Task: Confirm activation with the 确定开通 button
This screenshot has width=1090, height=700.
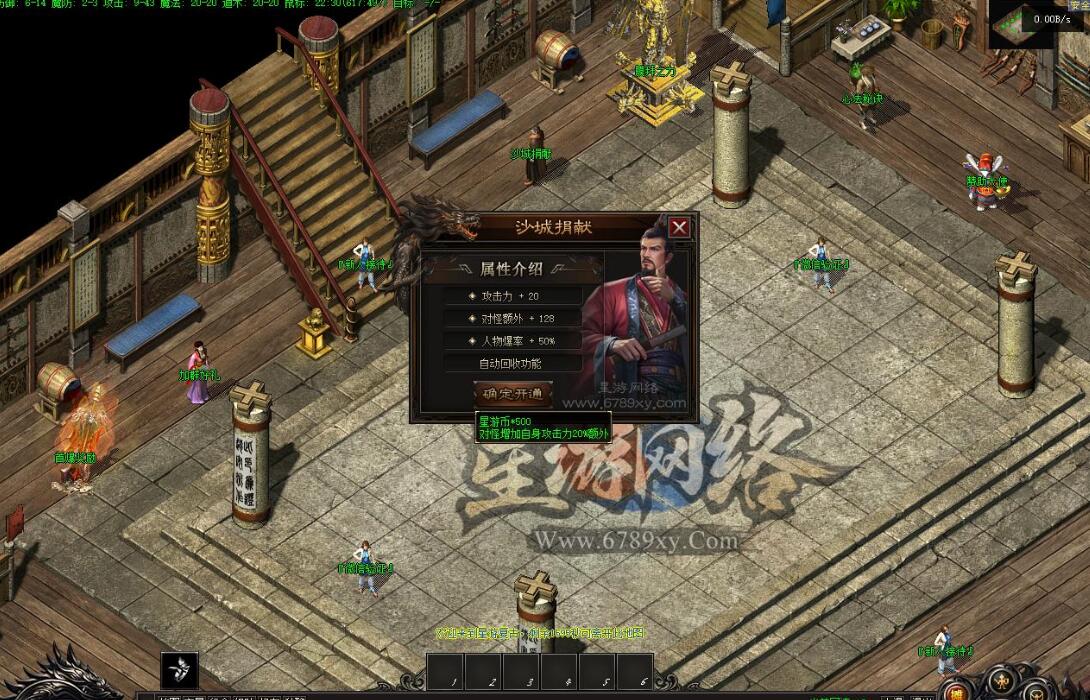Action: (513, 394)
